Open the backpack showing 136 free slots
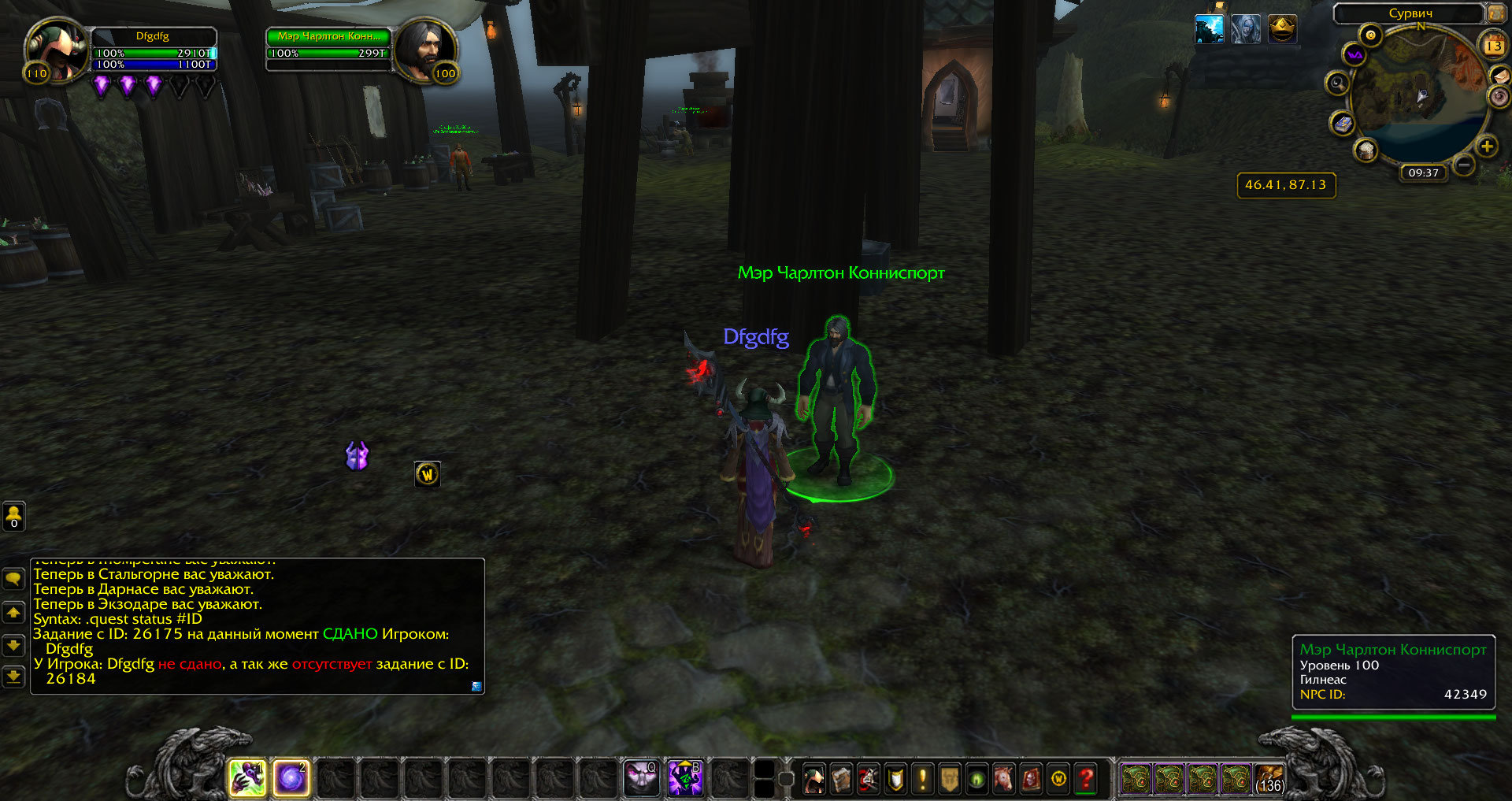Viewport: 1512px width, 801px height. pyautogui.click(x=1269, y=779)
